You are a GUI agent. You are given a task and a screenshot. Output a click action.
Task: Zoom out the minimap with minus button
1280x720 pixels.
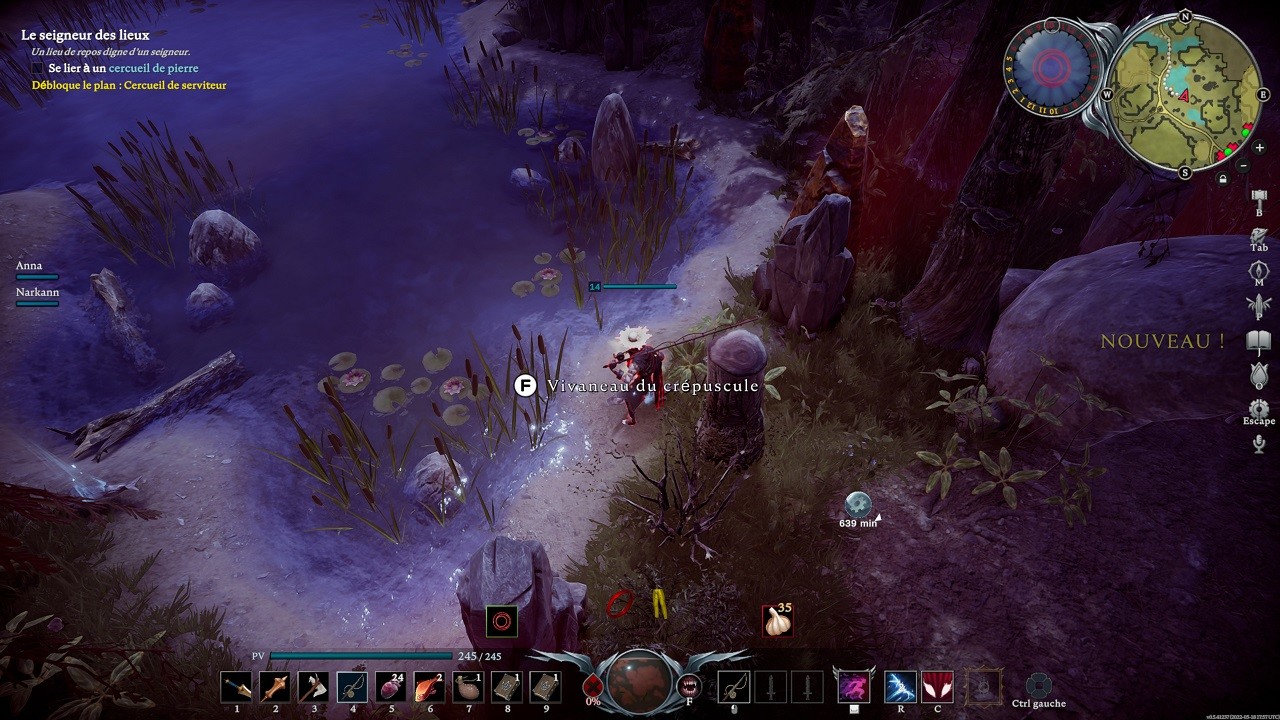[x=1243, y=165]
